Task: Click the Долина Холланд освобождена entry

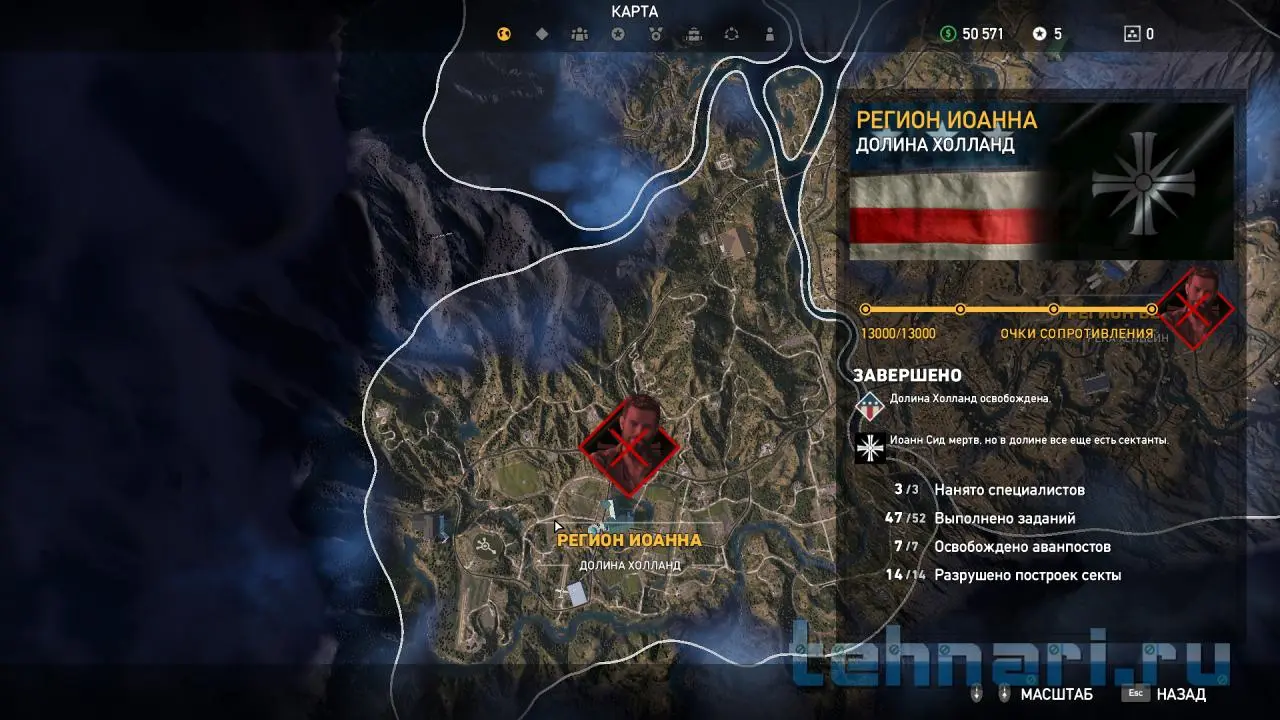Action: (x=968, y=398)
